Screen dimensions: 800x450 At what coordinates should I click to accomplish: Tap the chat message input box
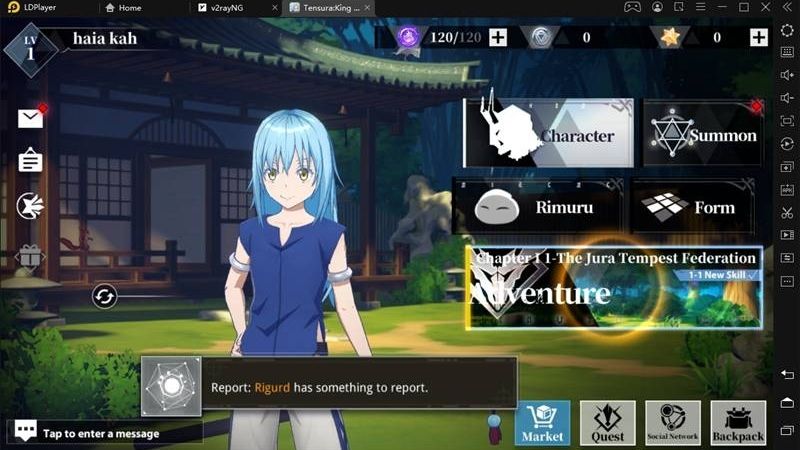pyautogui.click(x=105, y=433)
